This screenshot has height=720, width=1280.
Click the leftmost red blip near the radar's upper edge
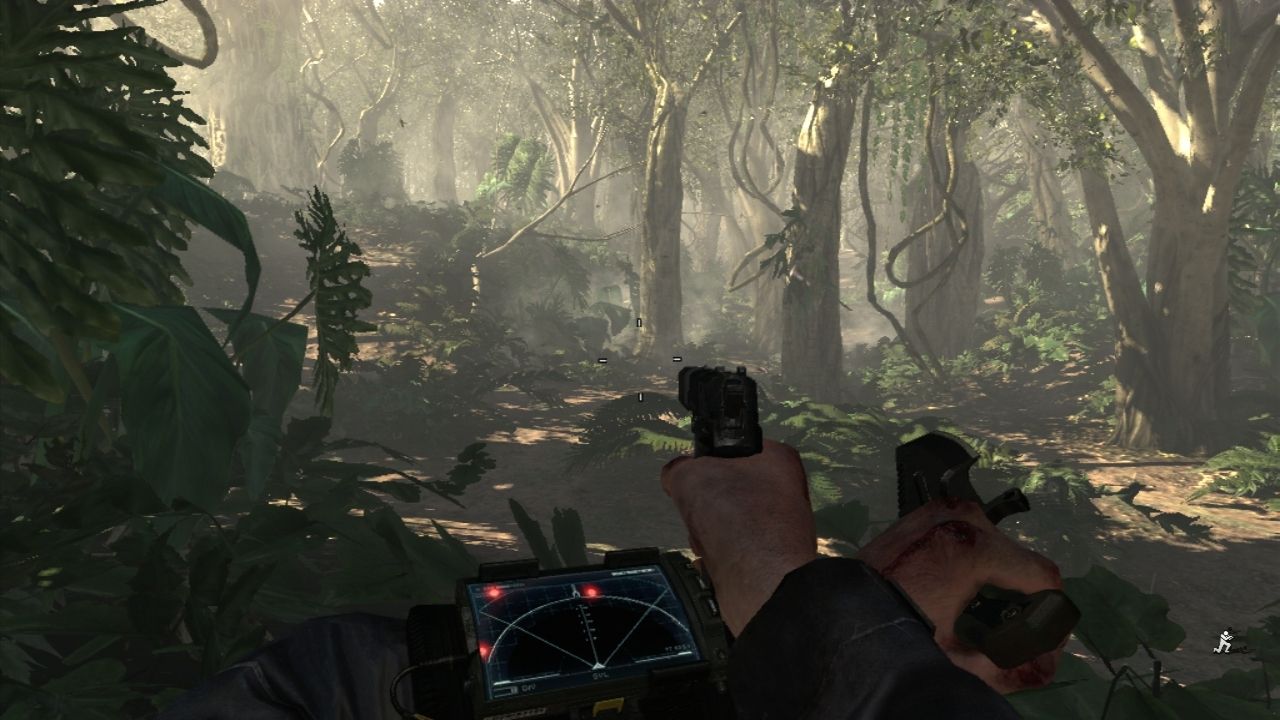coord(494,592)
